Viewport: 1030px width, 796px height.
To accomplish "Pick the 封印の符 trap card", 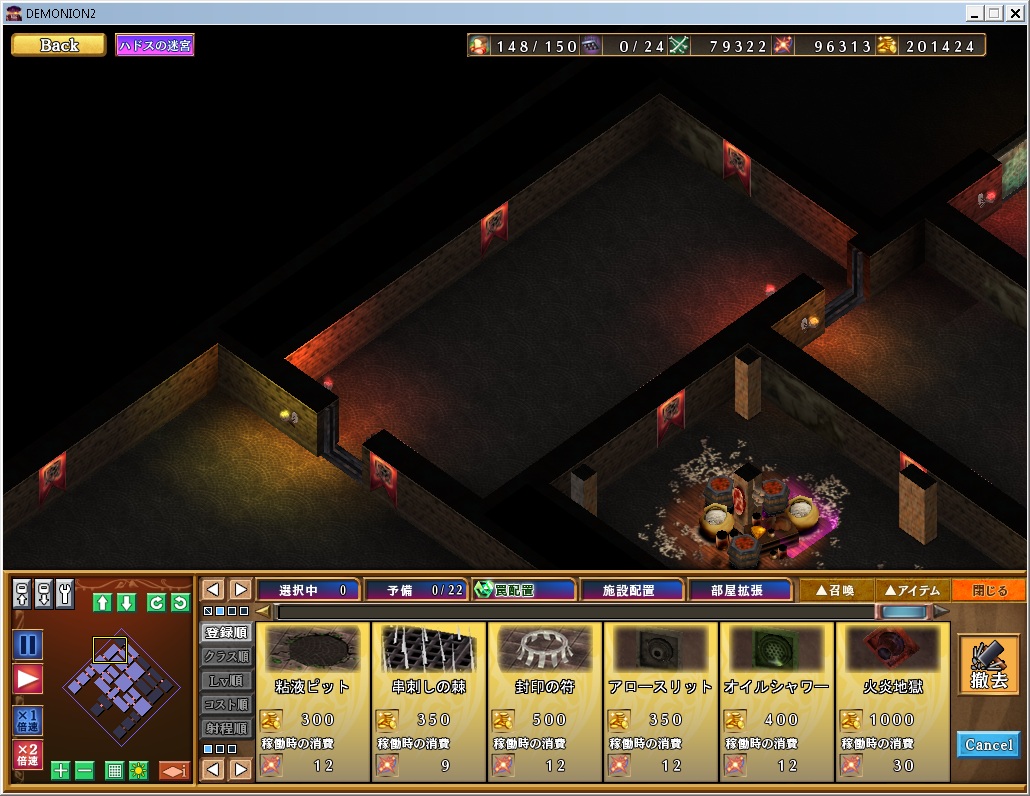I will point(545,701).
